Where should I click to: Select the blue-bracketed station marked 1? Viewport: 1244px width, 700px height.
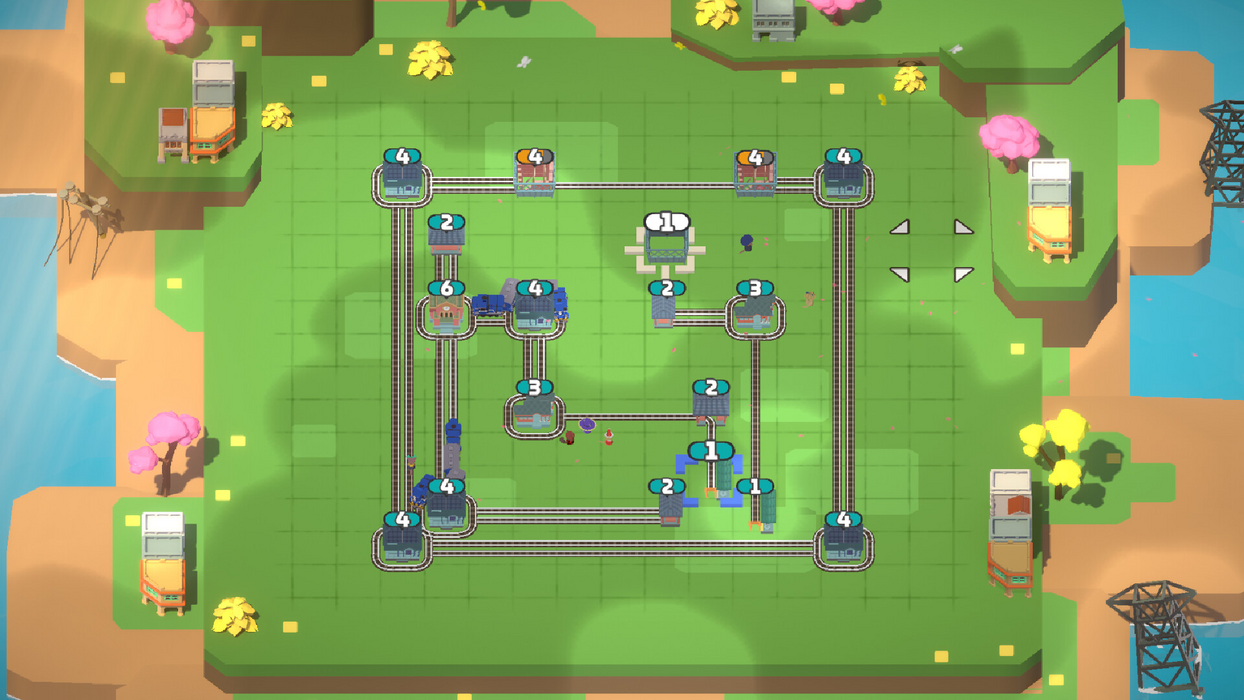(711, 473)
